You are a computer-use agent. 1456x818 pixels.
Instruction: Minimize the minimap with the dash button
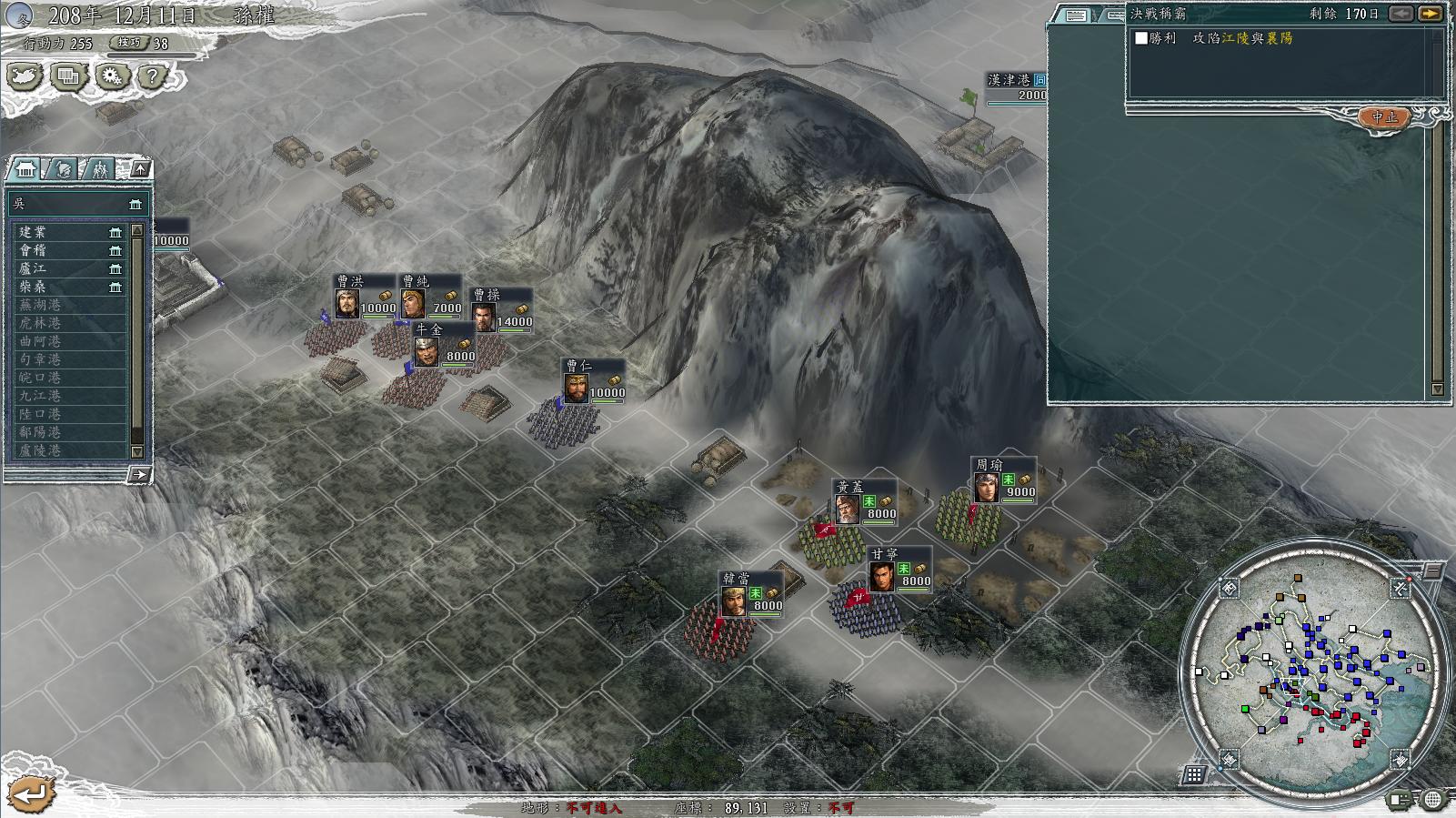click(1433, 571)
